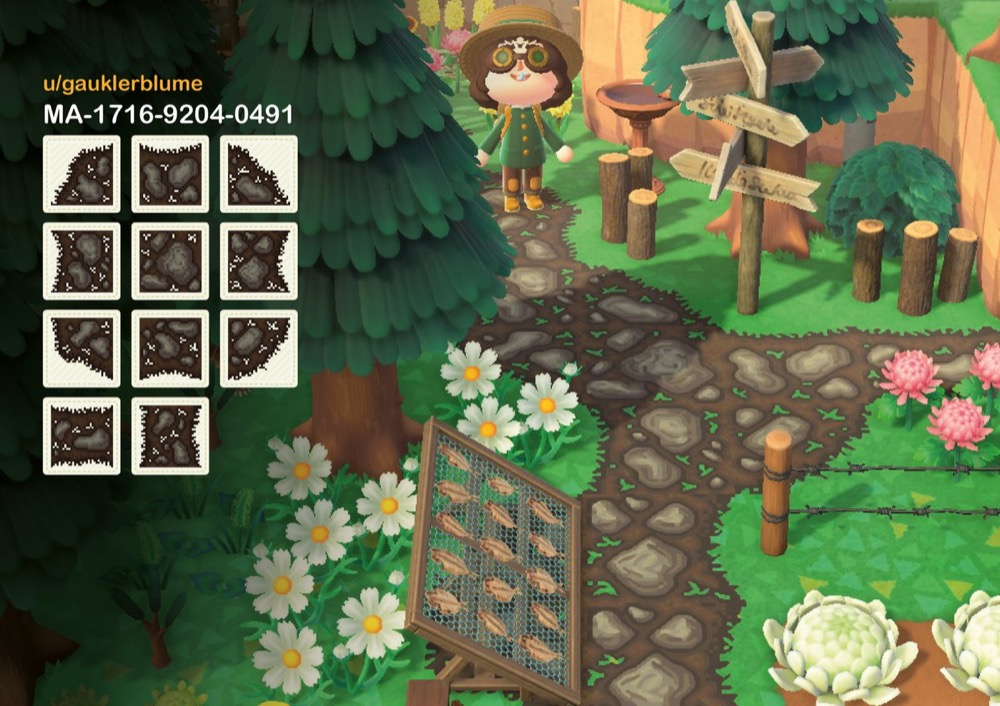Pick the path tile with grass at lower-right corner
1000x706 pixels.
coord(258,348)
